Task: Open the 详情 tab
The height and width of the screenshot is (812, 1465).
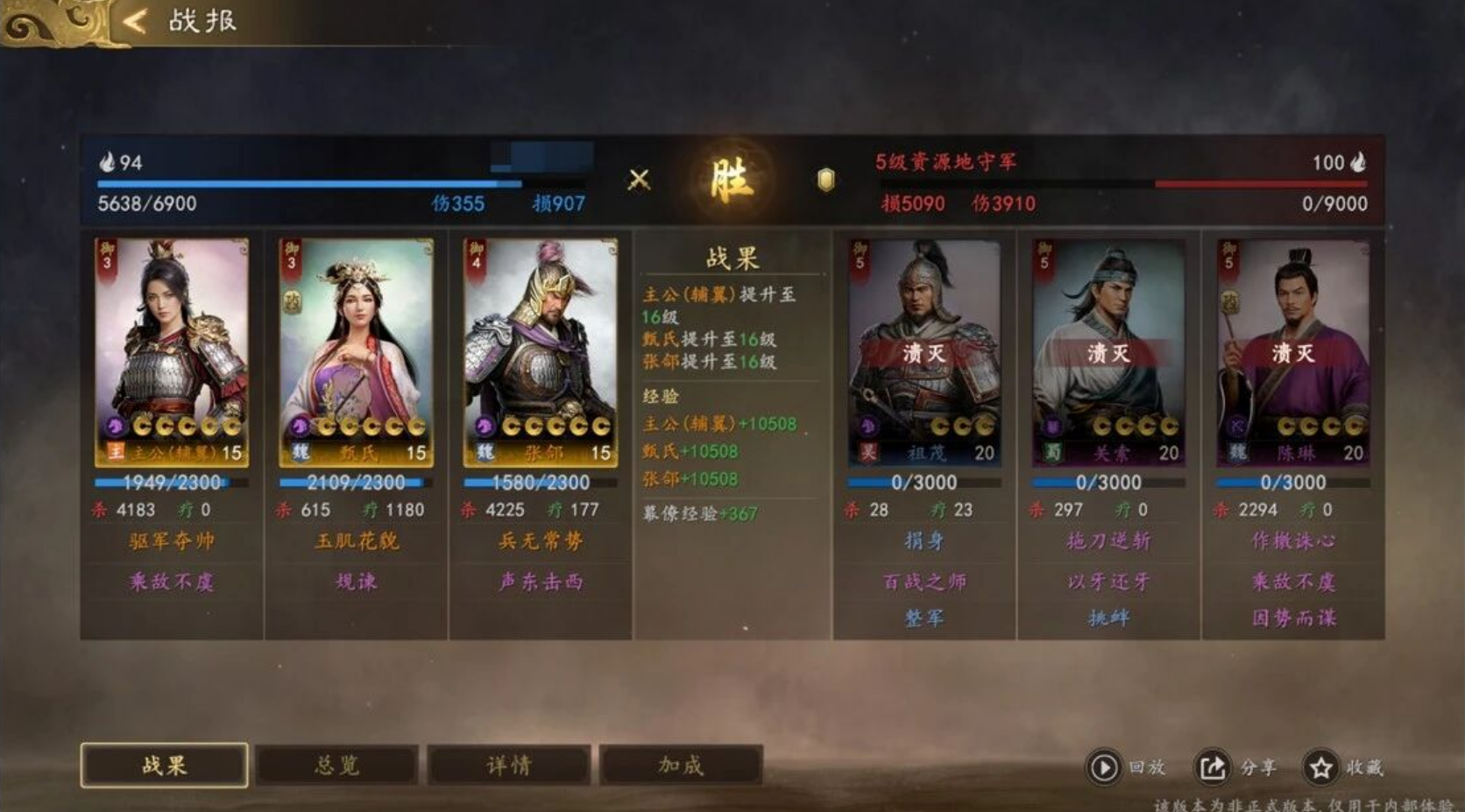Action: tap(508, 764)
